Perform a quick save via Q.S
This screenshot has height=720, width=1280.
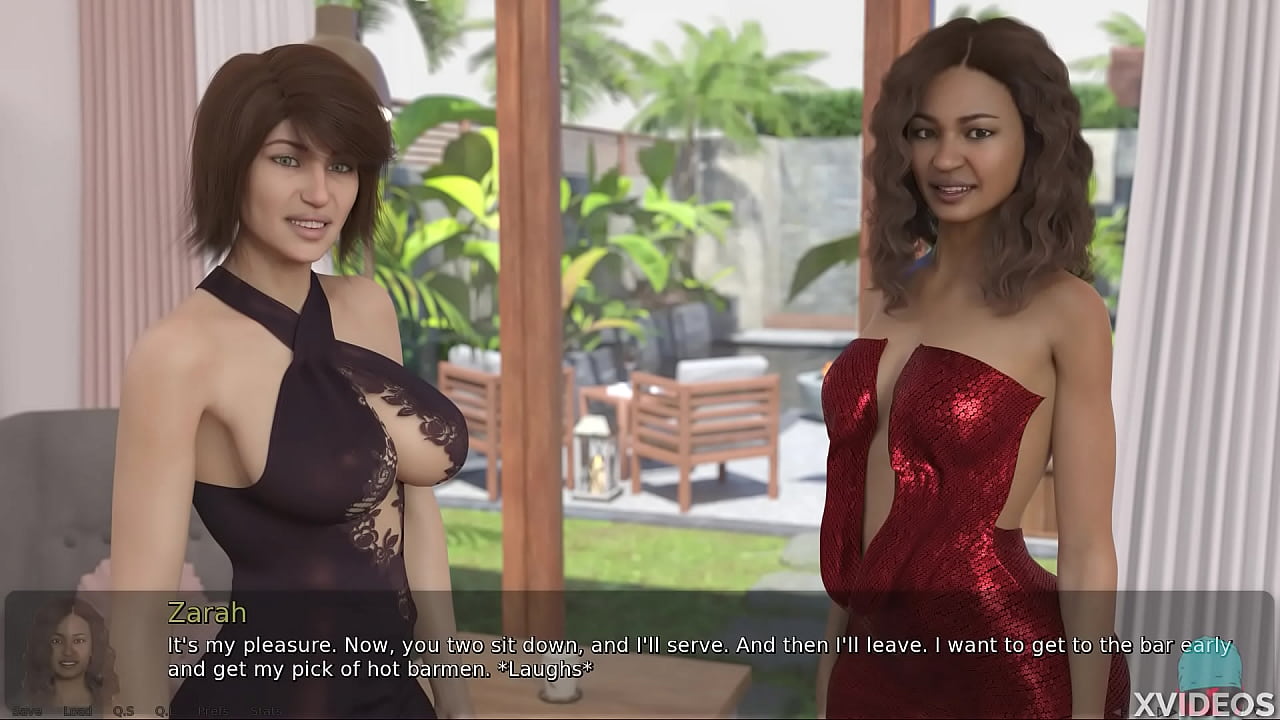tap(123, 711)
